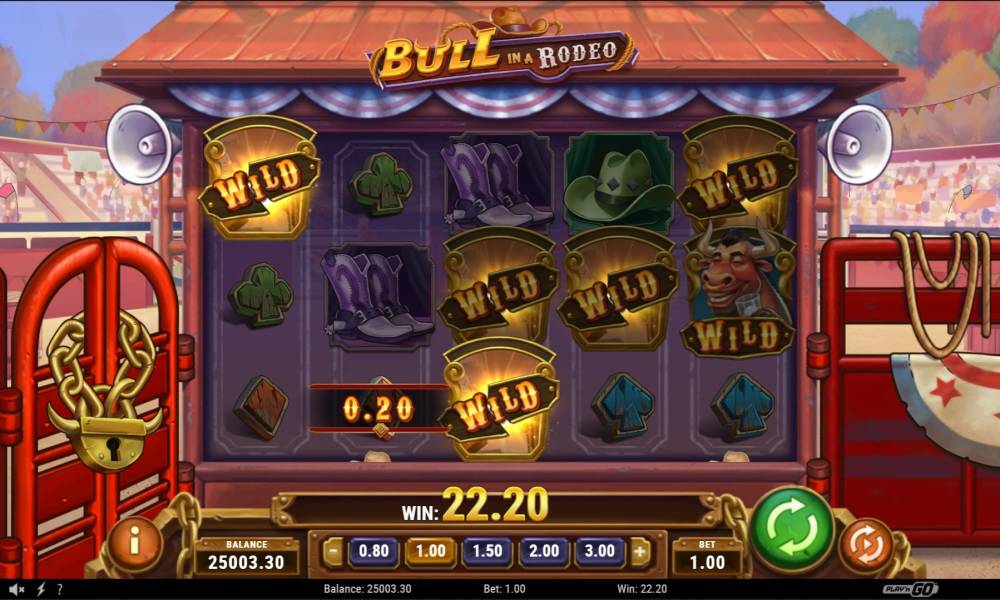Decrease the bet with the minus button
The height and width of the screenshot is (600, 1000).
click(333, 552)
